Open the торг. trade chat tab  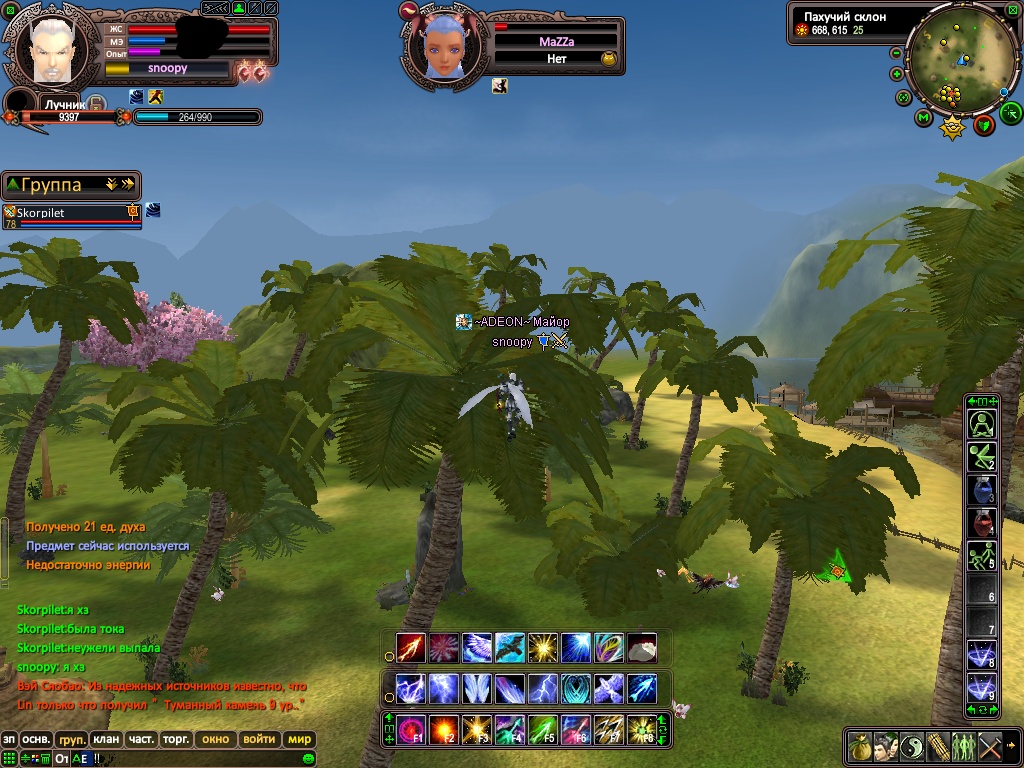[x=178, y=740]
